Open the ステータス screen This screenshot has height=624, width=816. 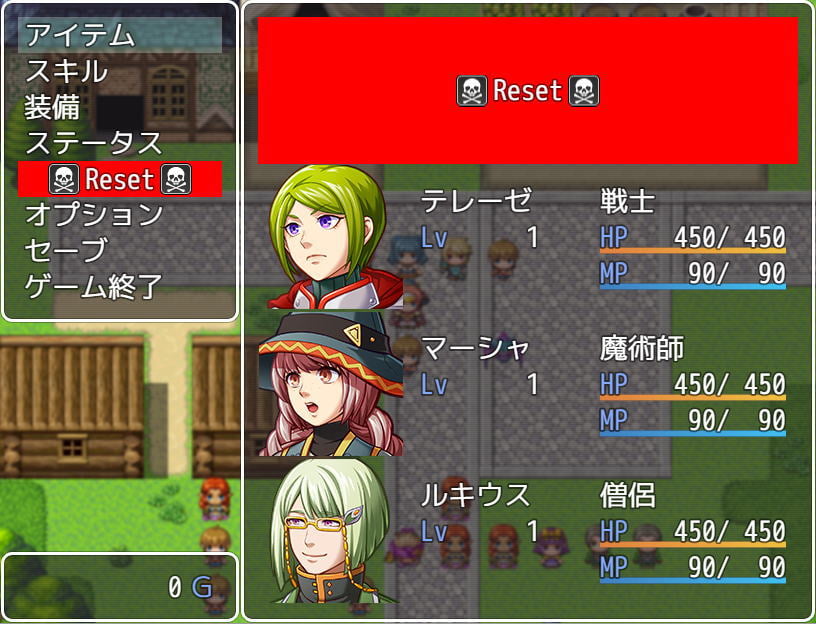119,142
